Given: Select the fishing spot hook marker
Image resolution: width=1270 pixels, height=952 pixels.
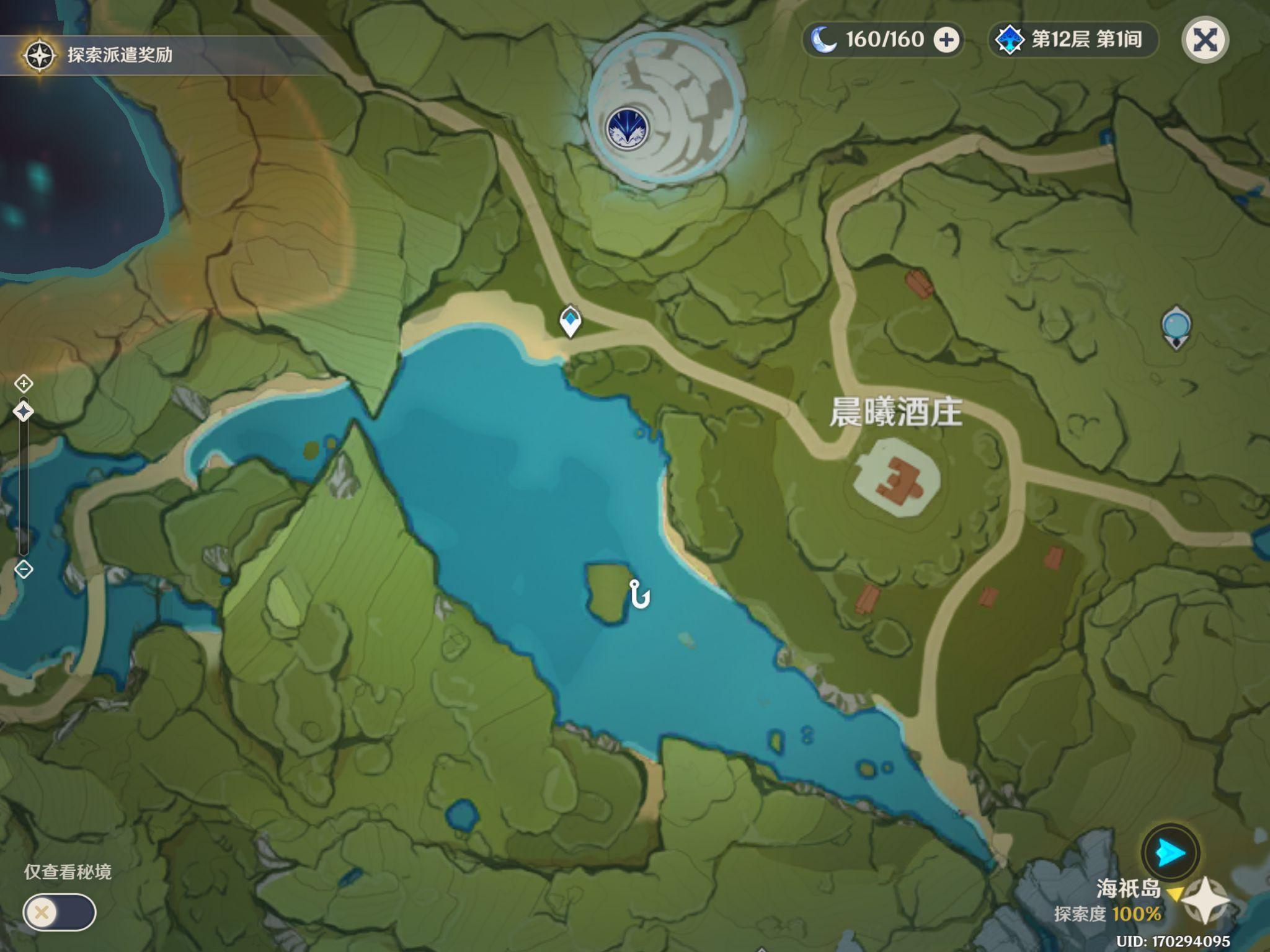Looking at the screenshot, I should [x=639, y=594].
